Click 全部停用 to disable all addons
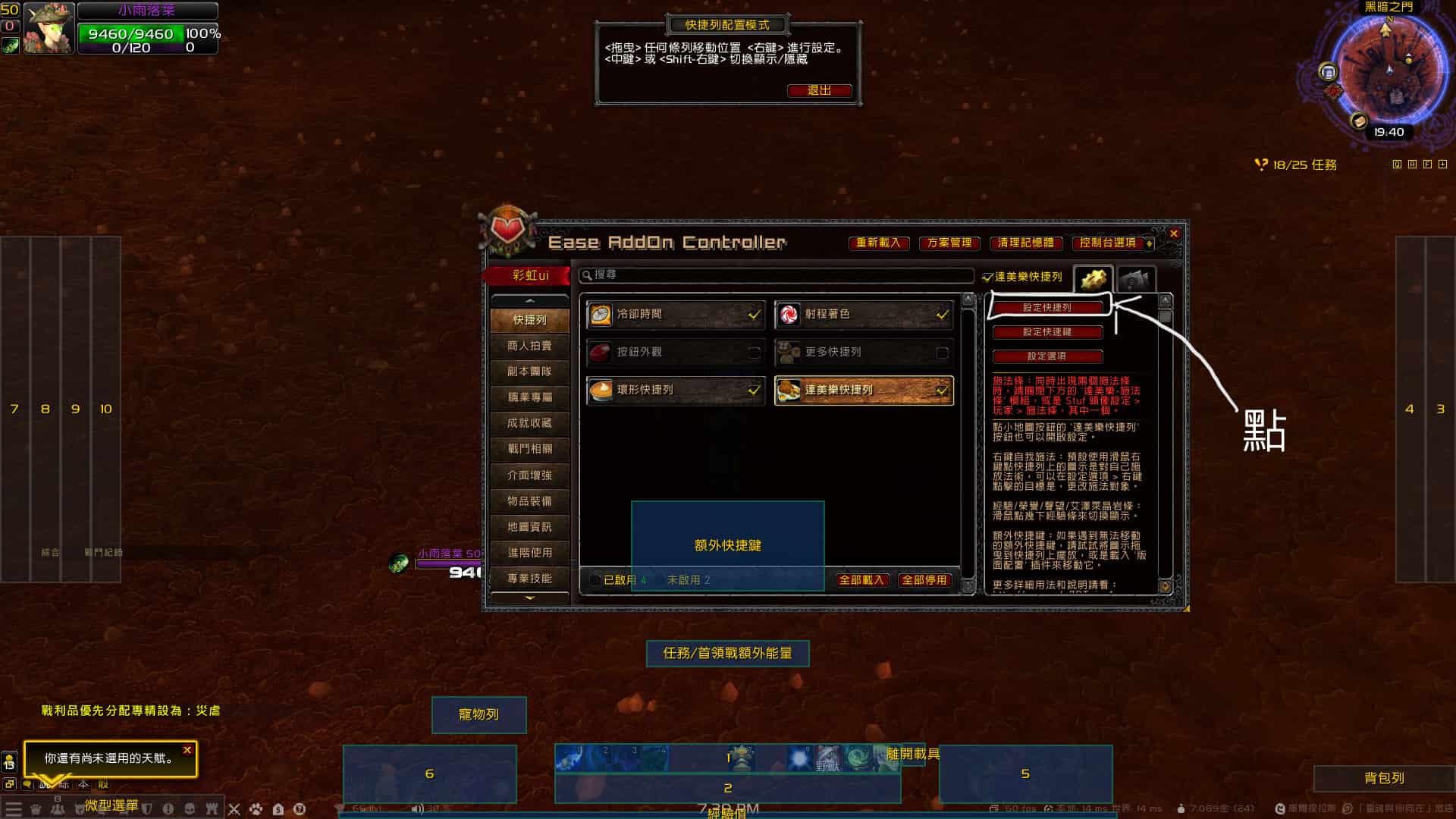The image size is (1456, 819). pos(924,580)
